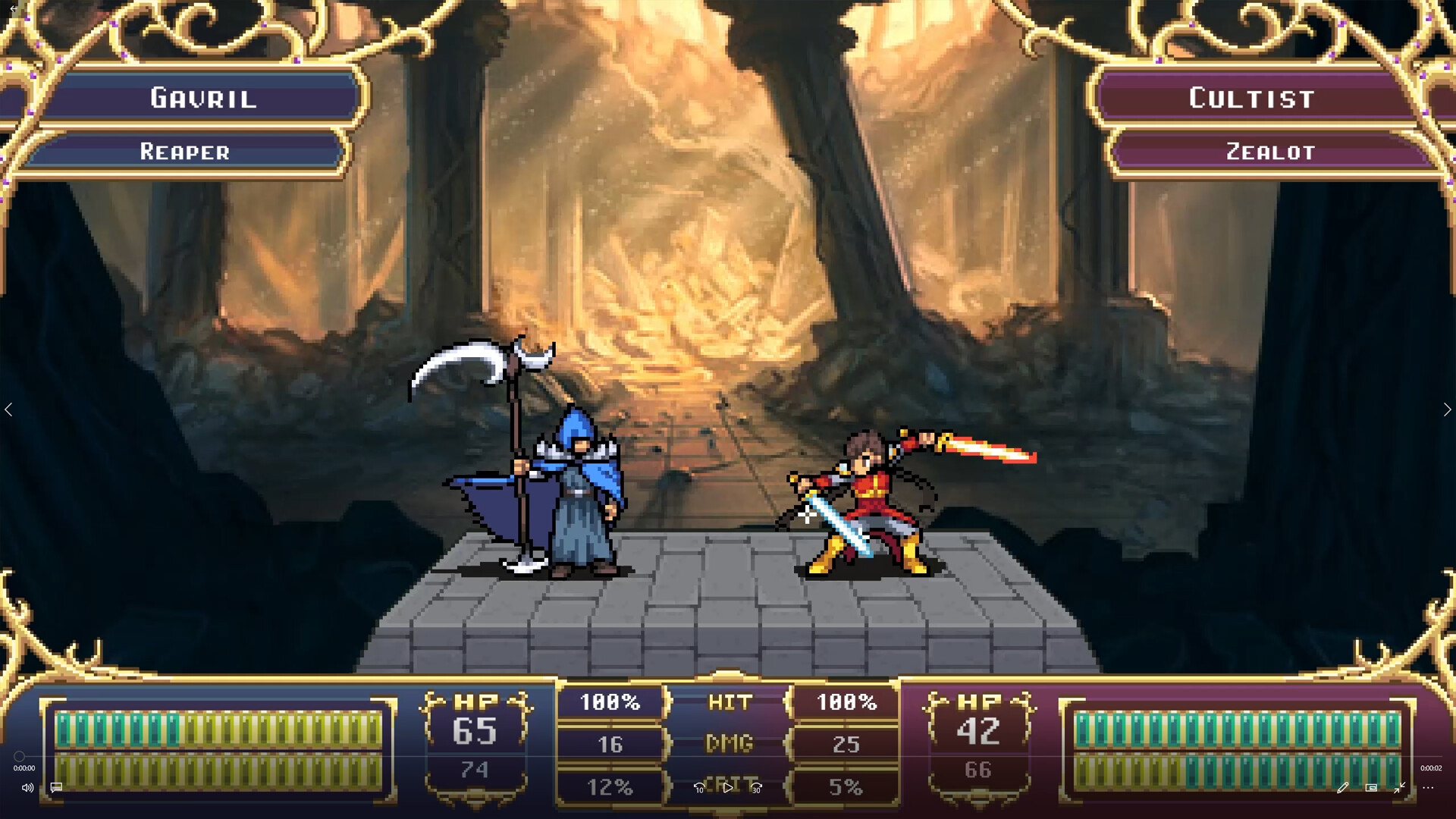The width and height of the screenshot is (1456, 819).
Task: Mute audio using the speaker icon
Action: 29,788
